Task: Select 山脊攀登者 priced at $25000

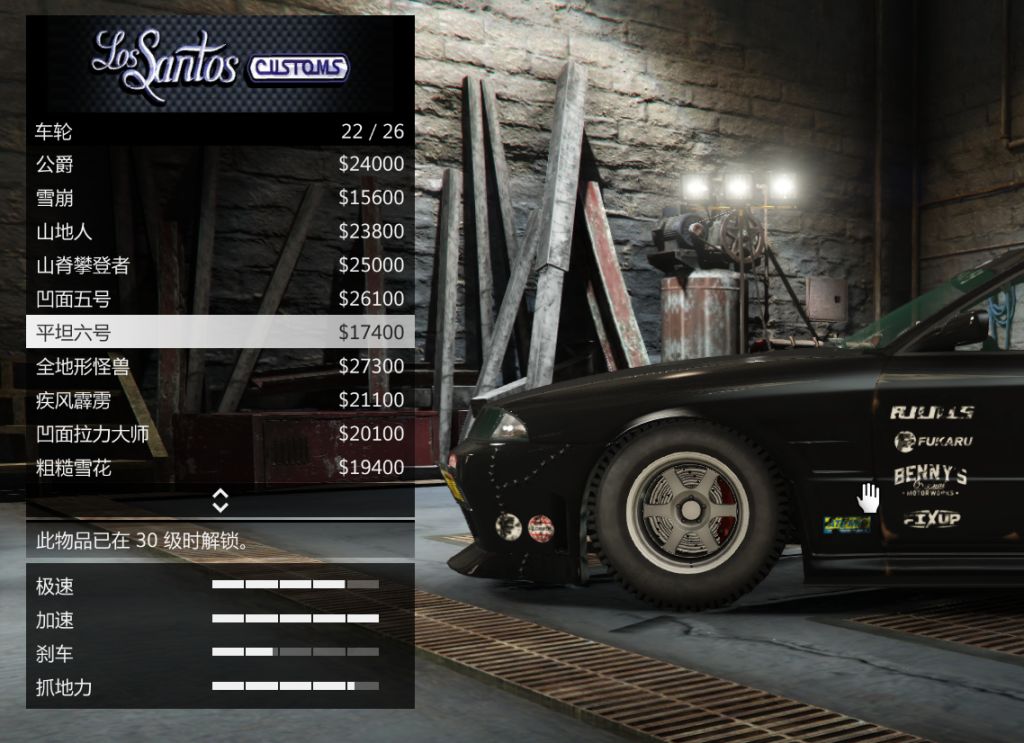Action: 220,265
